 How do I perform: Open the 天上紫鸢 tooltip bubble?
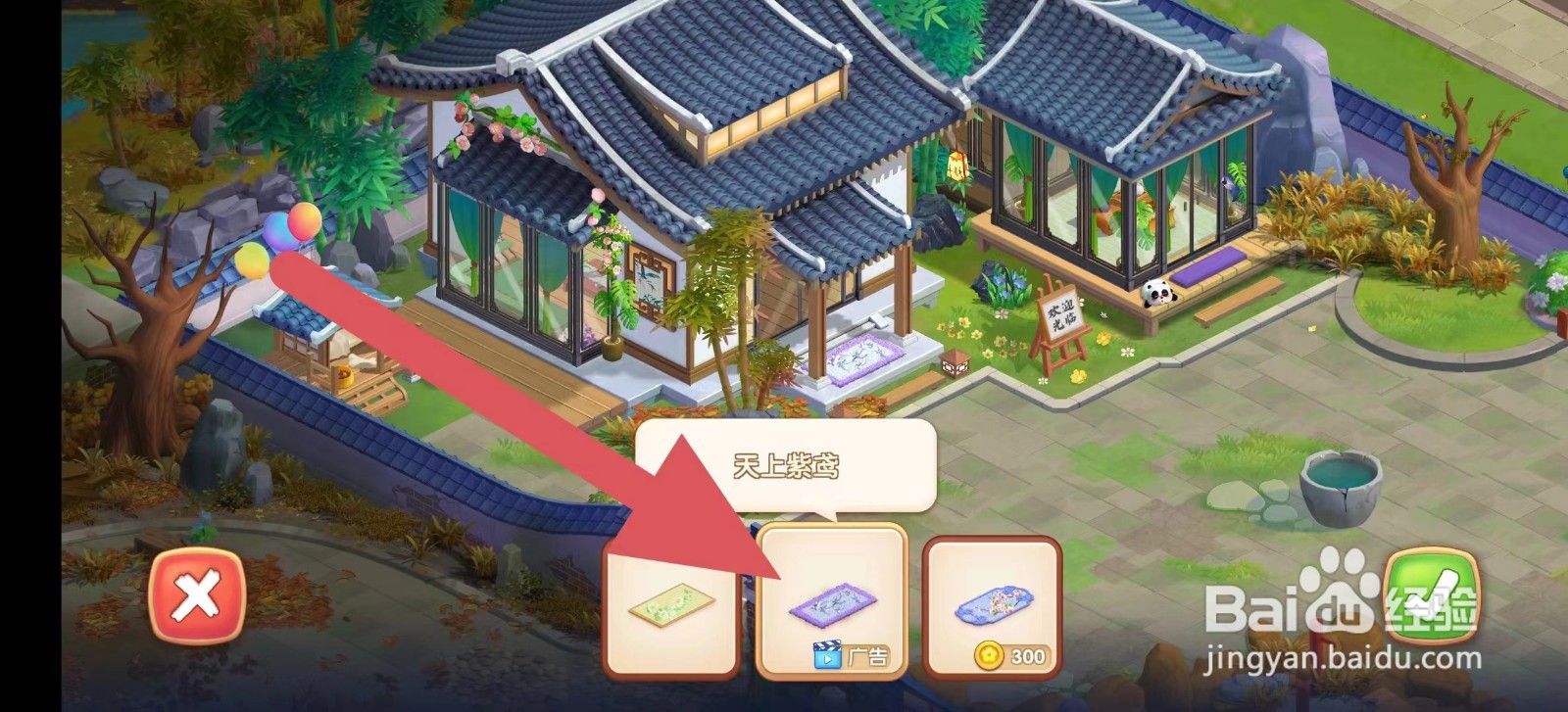point(786,467)
